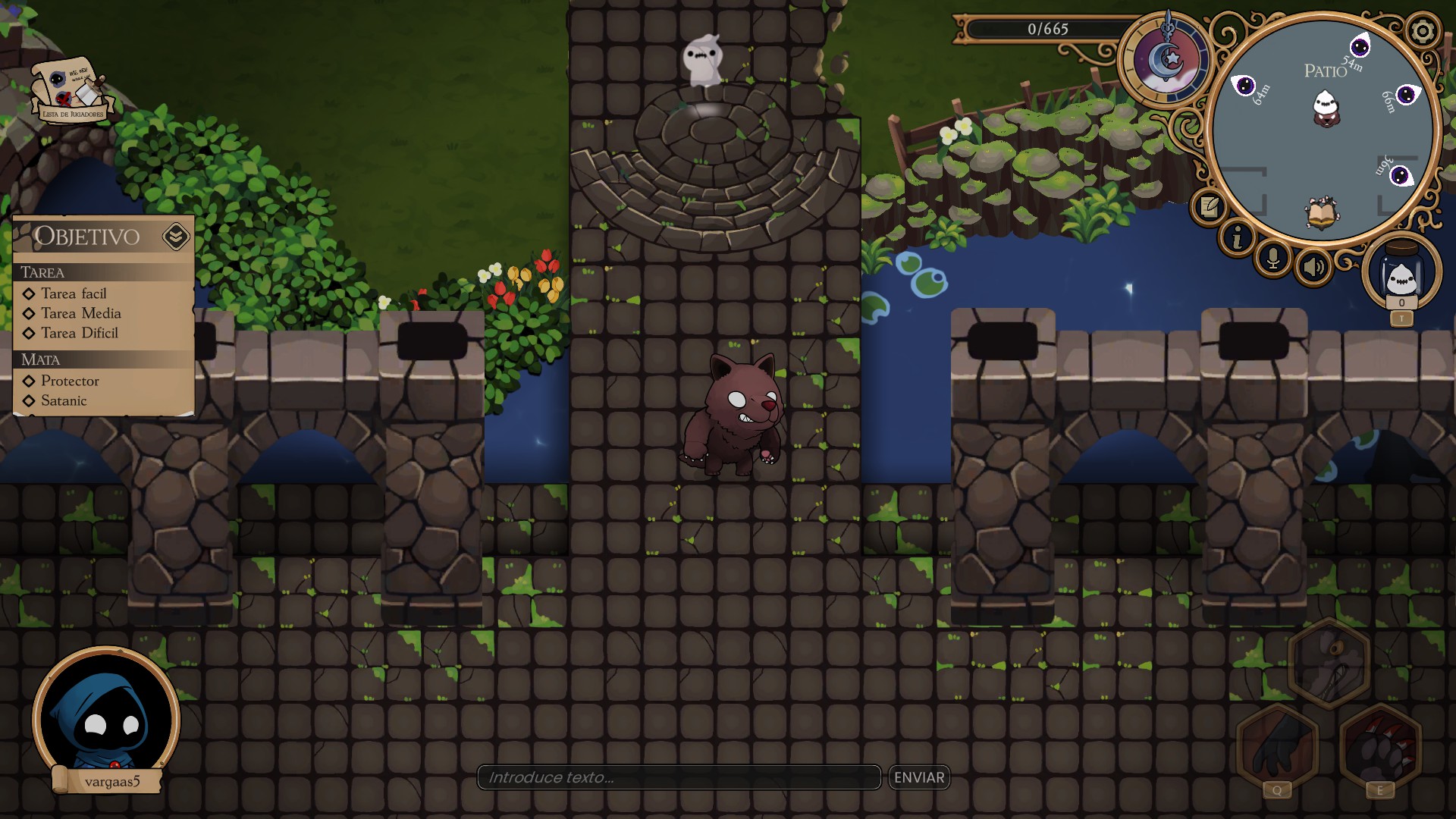Use the bloody claw paw attack
Screen dimensions: 1456x819
pos(1380,747)
